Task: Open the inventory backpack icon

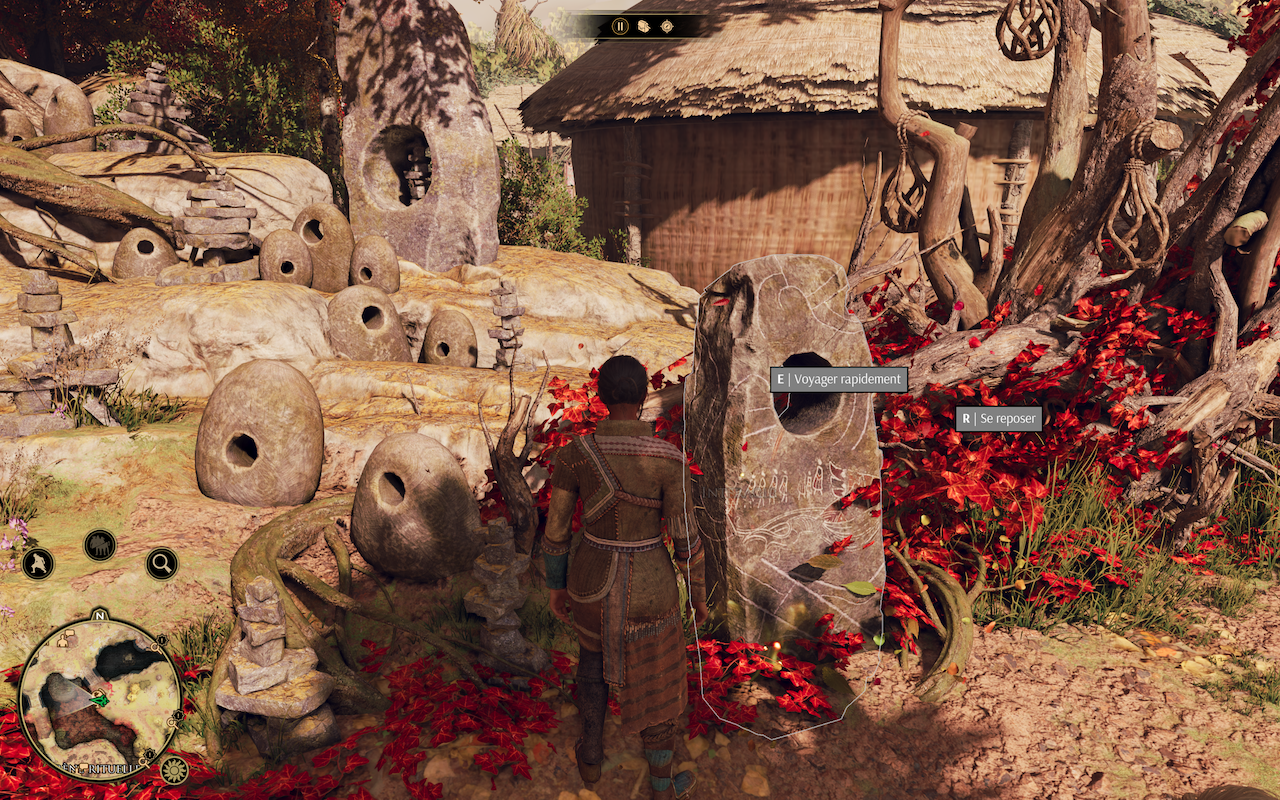Action: (x=643, y=26)
